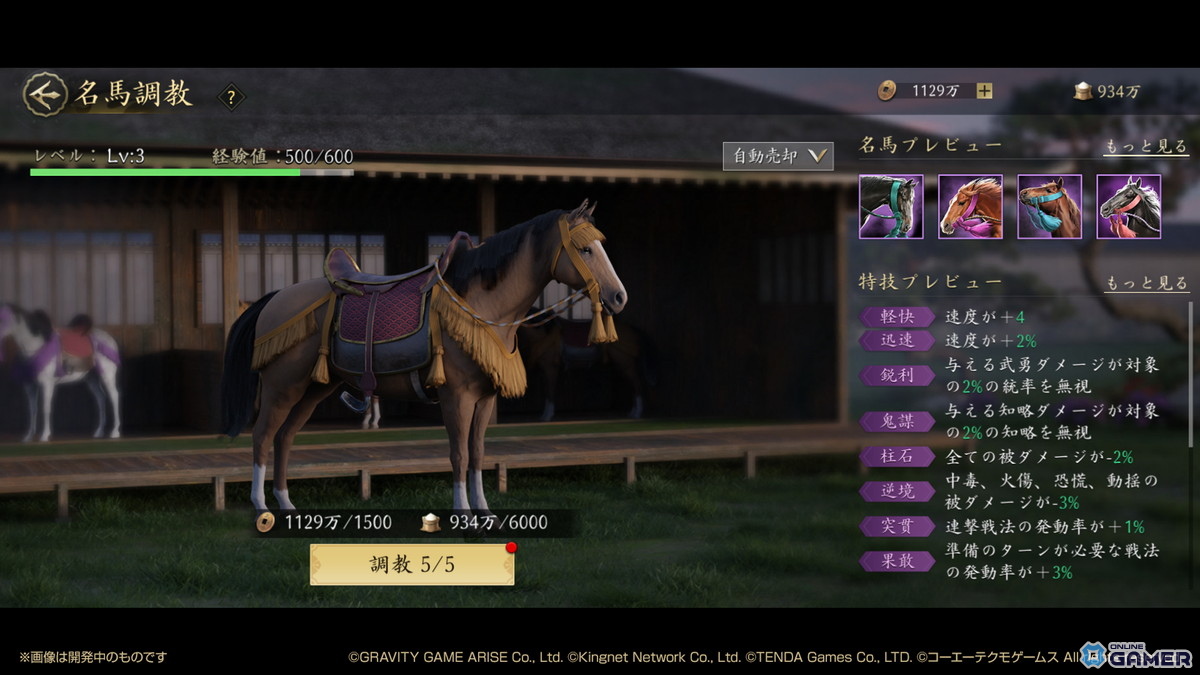Select the black horse with red bridle thumbnail
This screenshot has height=675, width=1200.
click(1128, 206)
